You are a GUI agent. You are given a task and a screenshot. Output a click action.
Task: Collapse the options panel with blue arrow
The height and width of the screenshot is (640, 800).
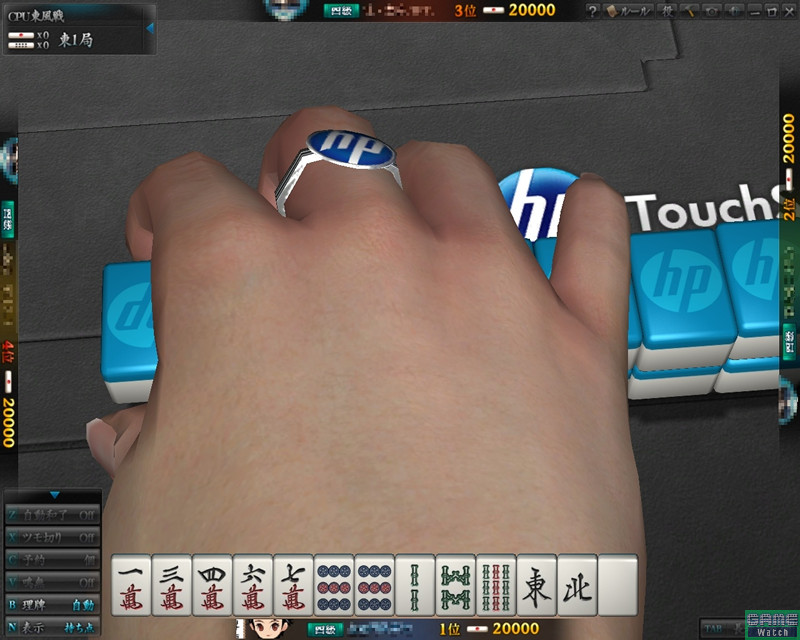[54, 495]
